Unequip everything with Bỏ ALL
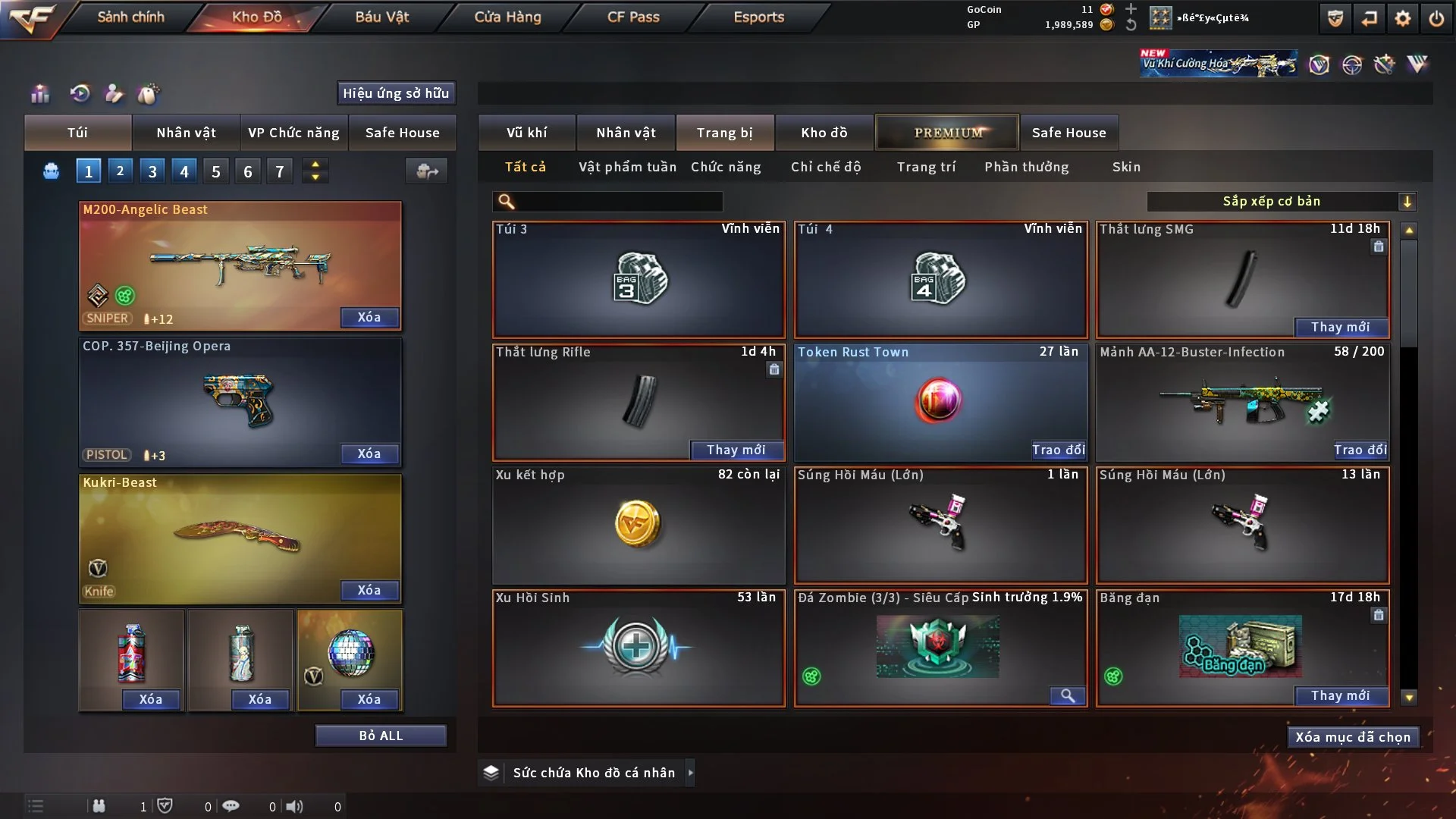The image size is (1456, 819). click(381, 736)
